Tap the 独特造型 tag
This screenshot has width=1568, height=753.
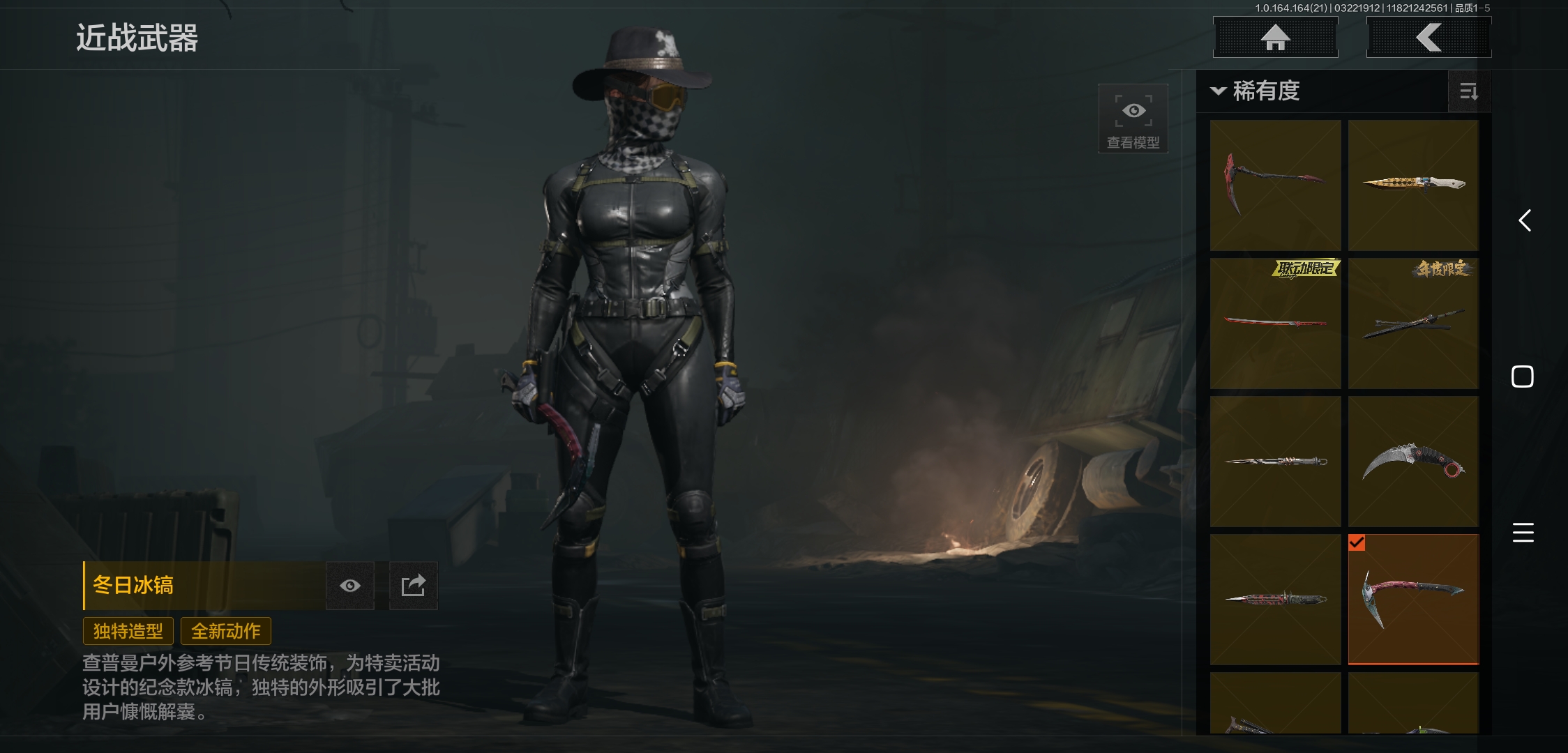click(x=128, y=631)
